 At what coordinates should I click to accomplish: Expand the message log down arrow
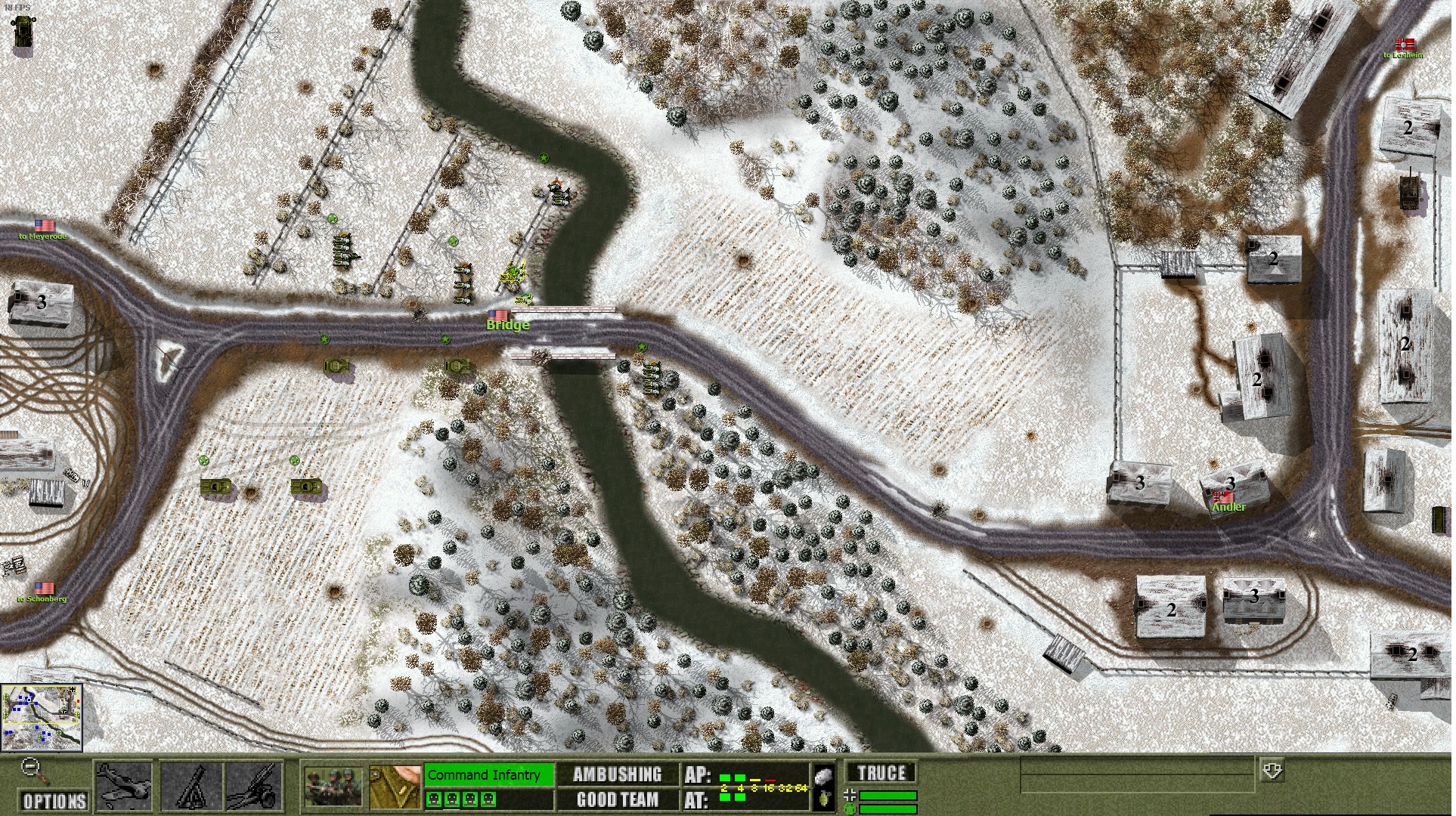click(1272, 771)
